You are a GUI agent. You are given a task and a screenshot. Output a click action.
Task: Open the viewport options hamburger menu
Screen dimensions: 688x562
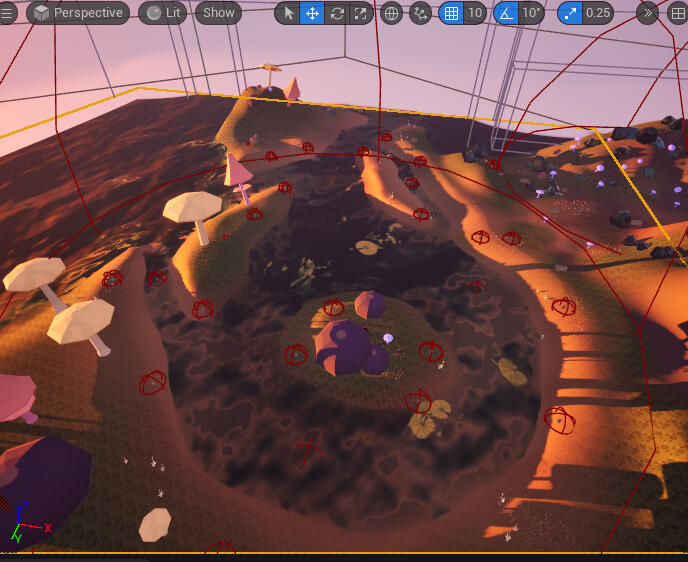click(8, 13)
